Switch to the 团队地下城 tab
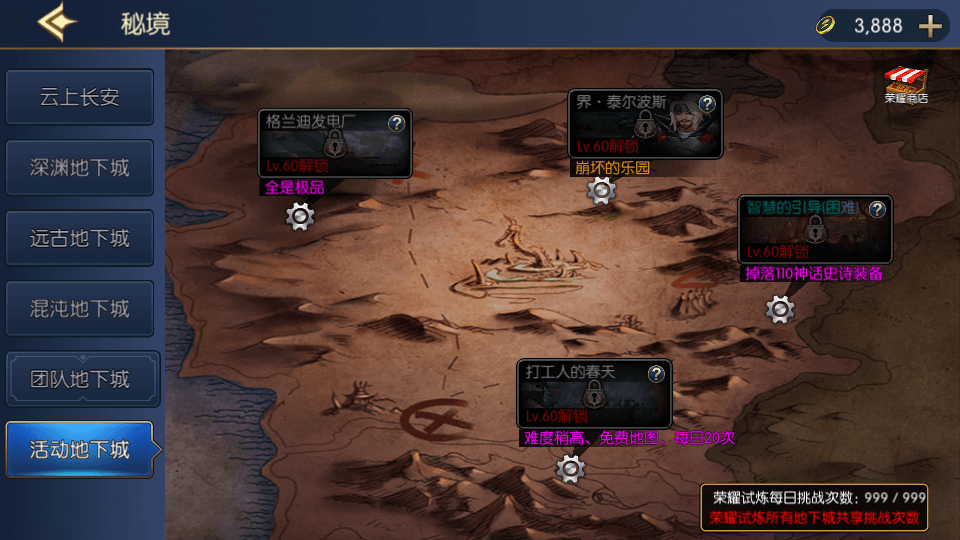This screenshot has width=960, height=540. click(80, 380)
